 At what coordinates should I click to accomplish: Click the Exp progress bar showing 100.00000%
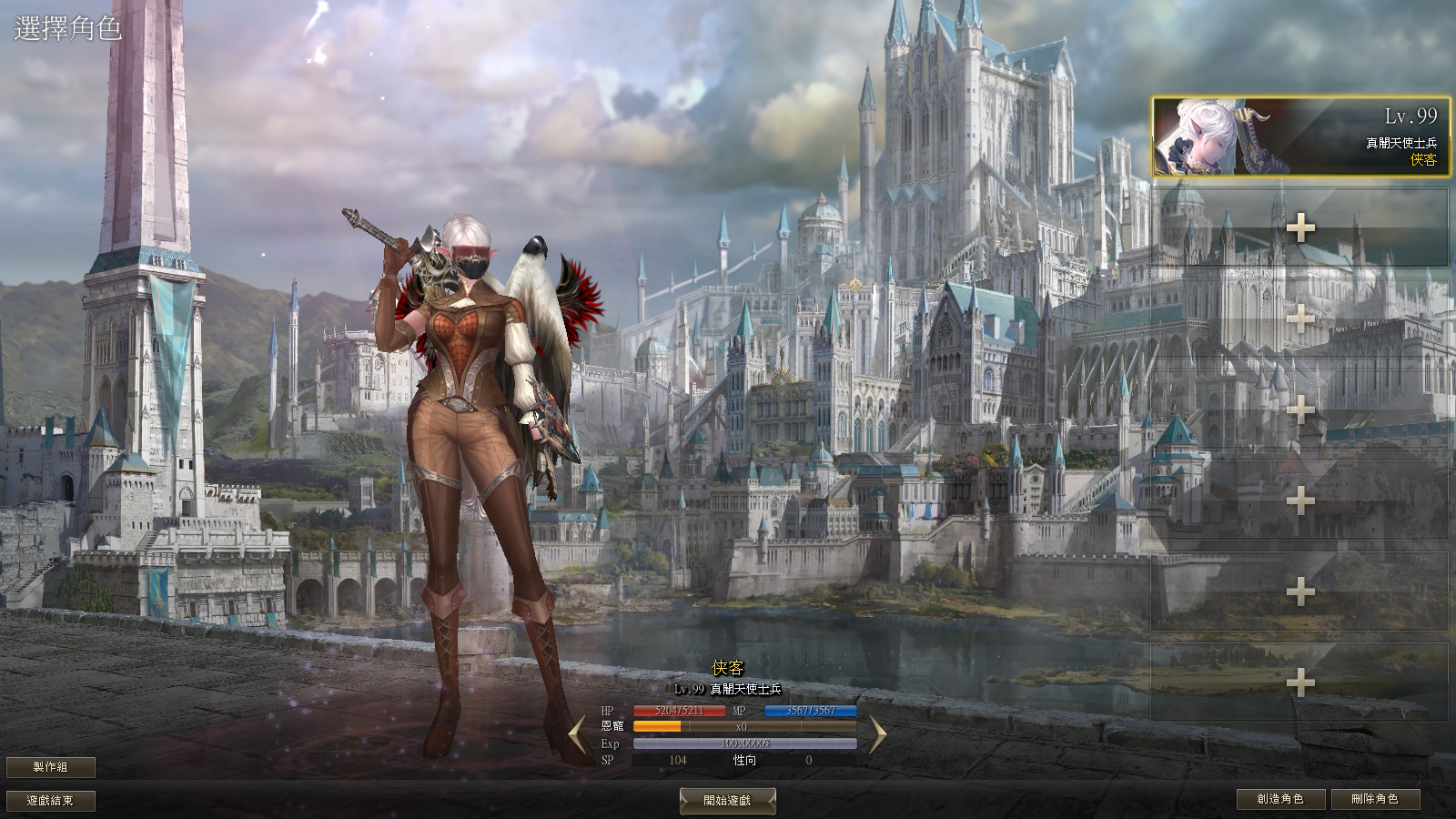746,743
